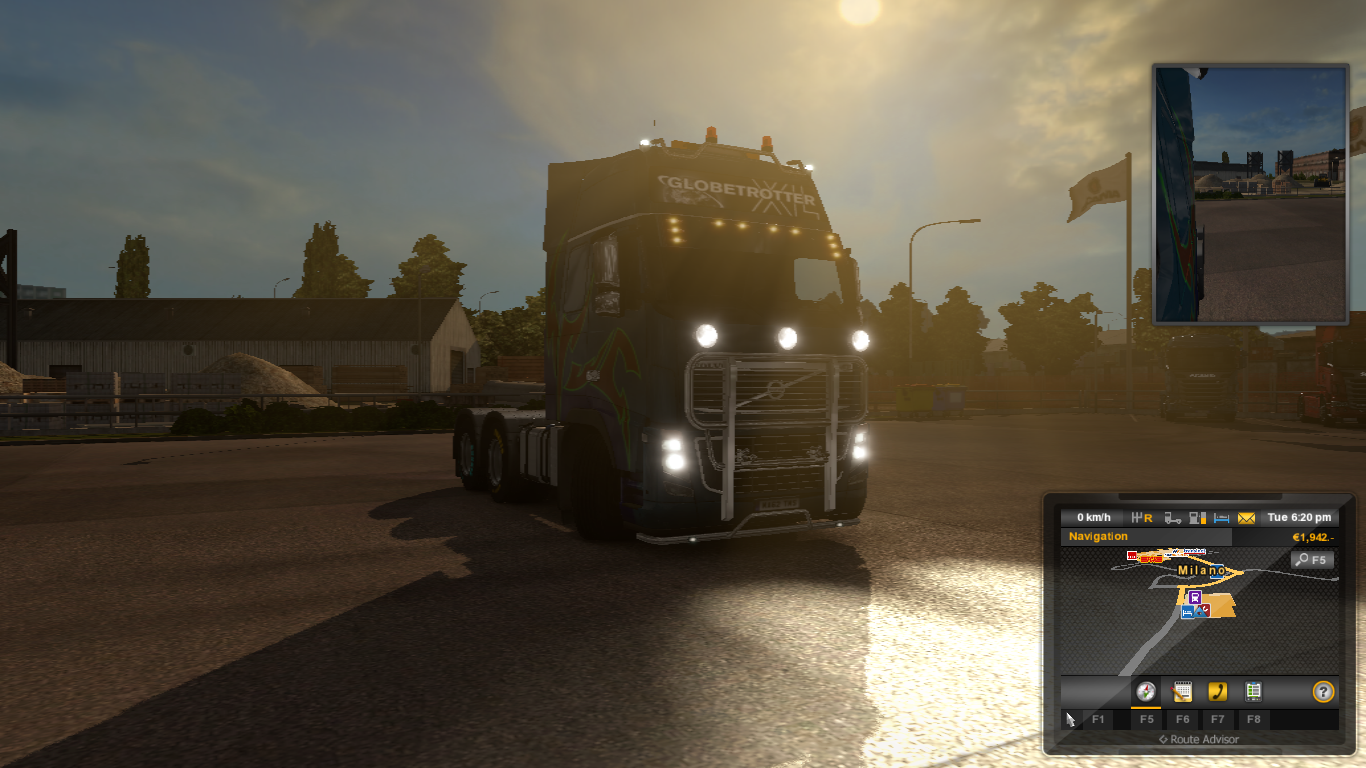The image size is (1366, 768).
Task: Click the blue hotel marker on the map
Action: [1186, 611]
